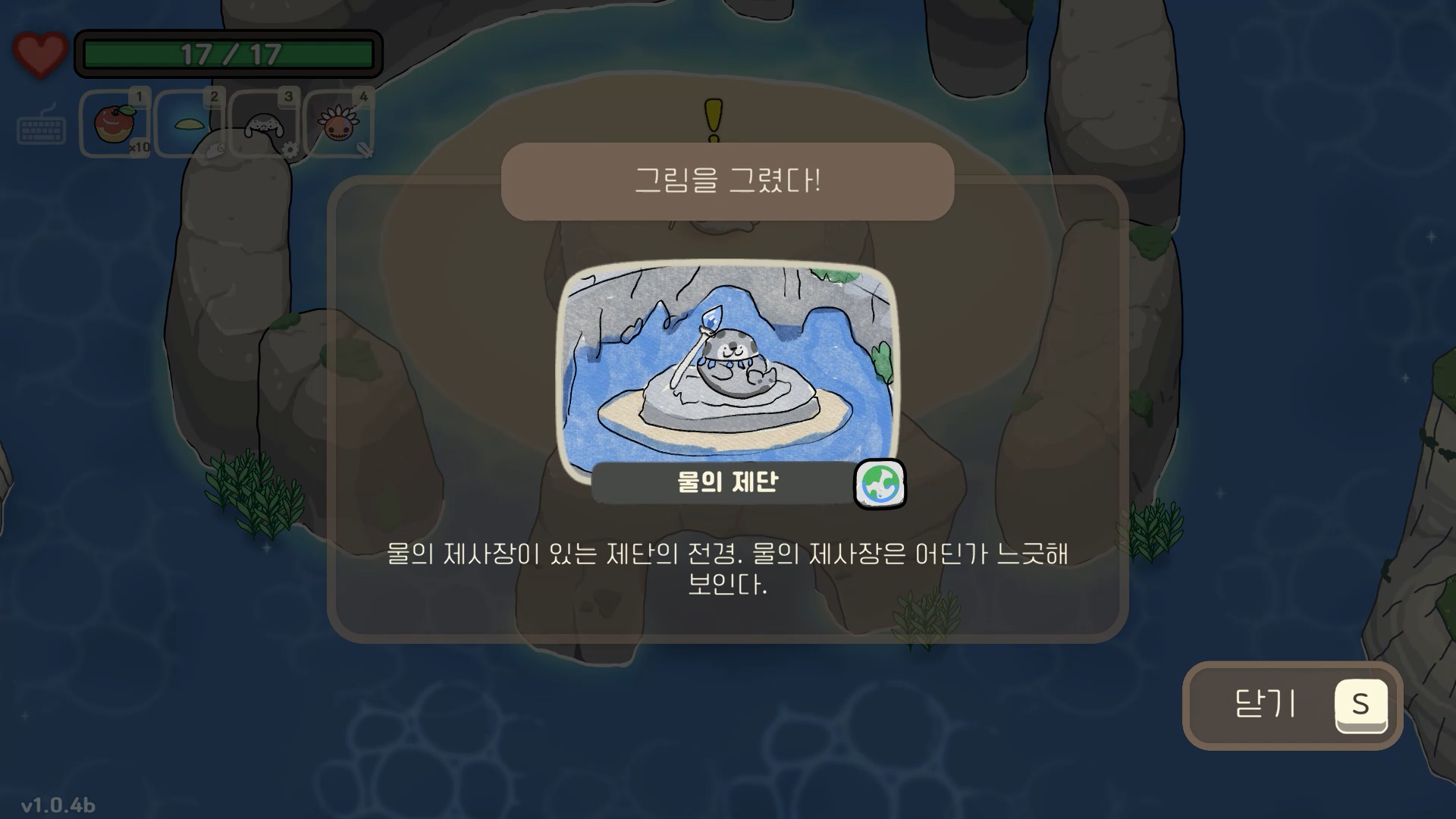Click the 17 / 17 health bar
Viewport: 1456px width, 819px height.
coord(227,52)
